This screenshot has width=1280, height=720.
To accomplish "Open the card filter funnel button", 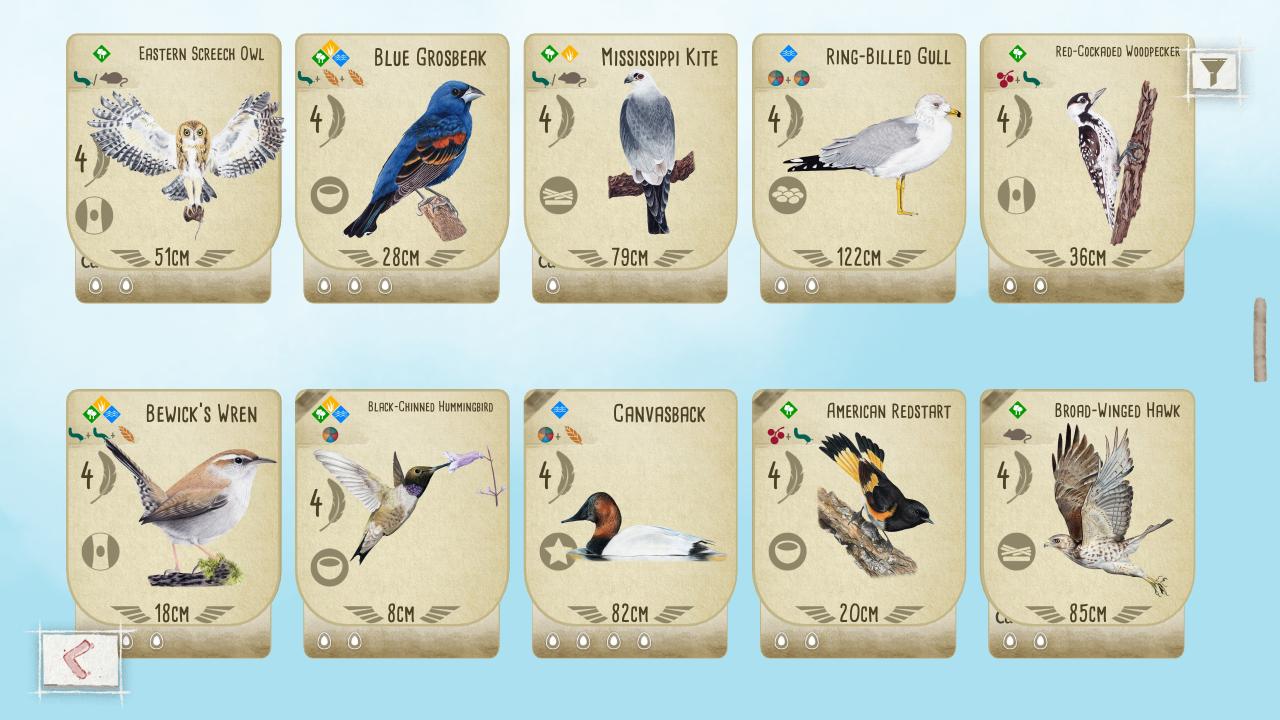I will click(1213, 71).
